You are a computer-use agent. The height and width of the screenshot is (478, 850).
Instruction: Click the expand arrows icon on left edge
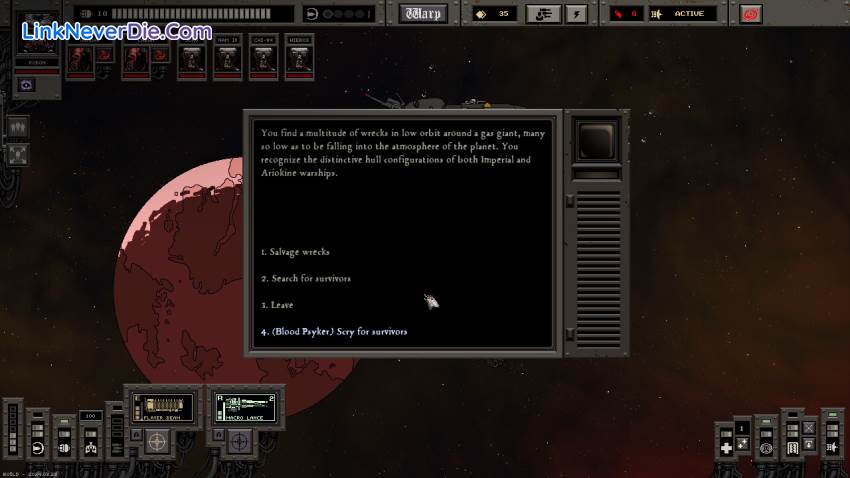pos(18,155)
